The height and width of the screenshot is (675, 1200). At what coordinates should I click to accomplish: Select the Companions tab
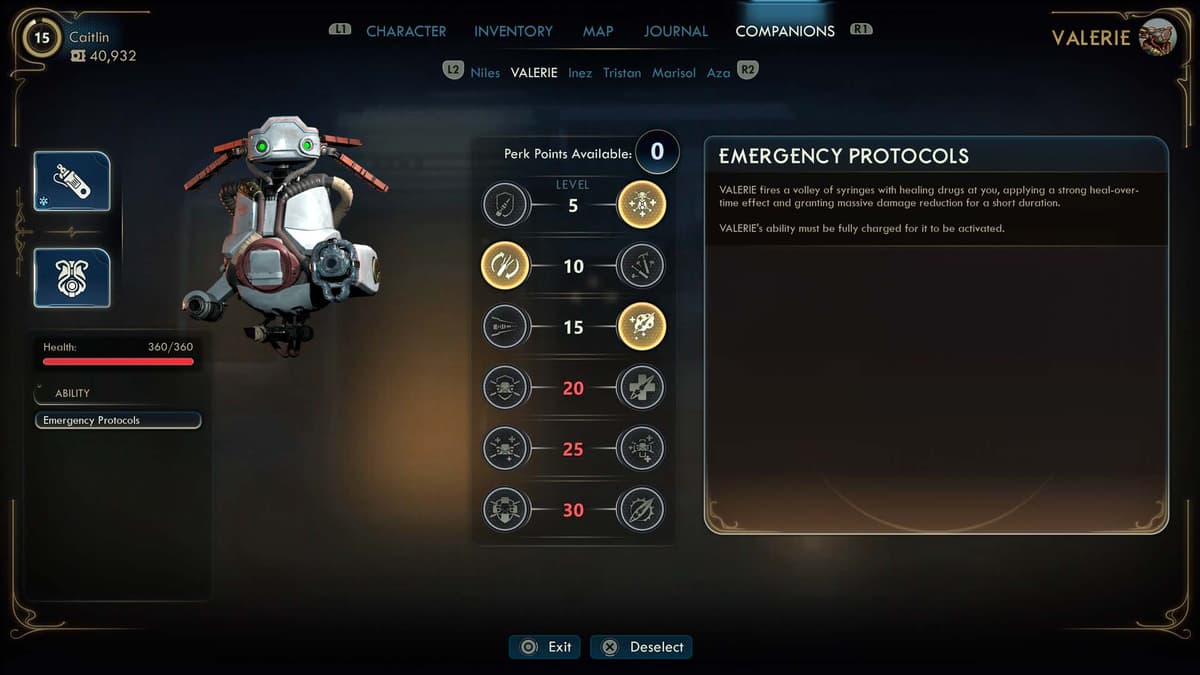point(785,31)
